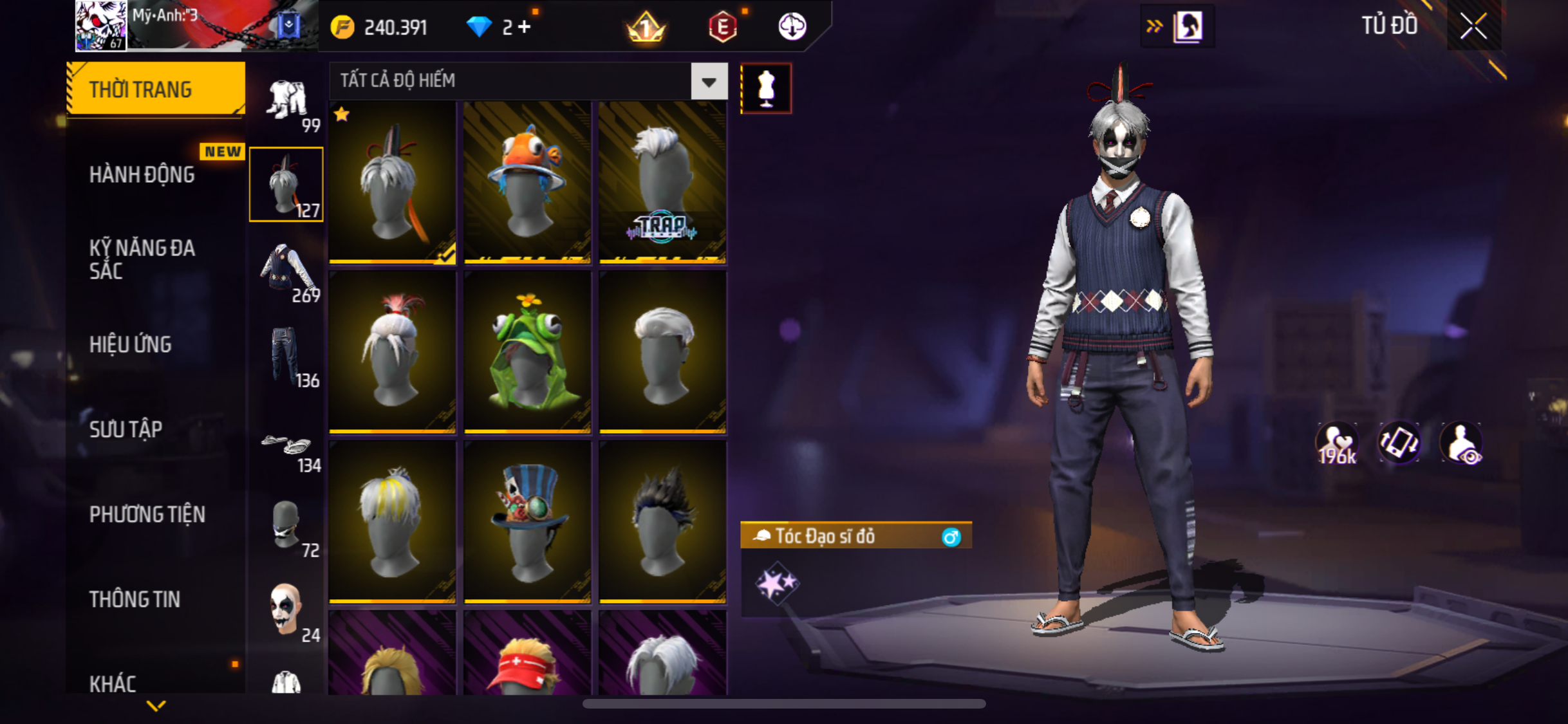Image resolution: width=1568 pixels, height=724 pixels.
Task: Open the Thông Tin section
Action: click(135, 599)
